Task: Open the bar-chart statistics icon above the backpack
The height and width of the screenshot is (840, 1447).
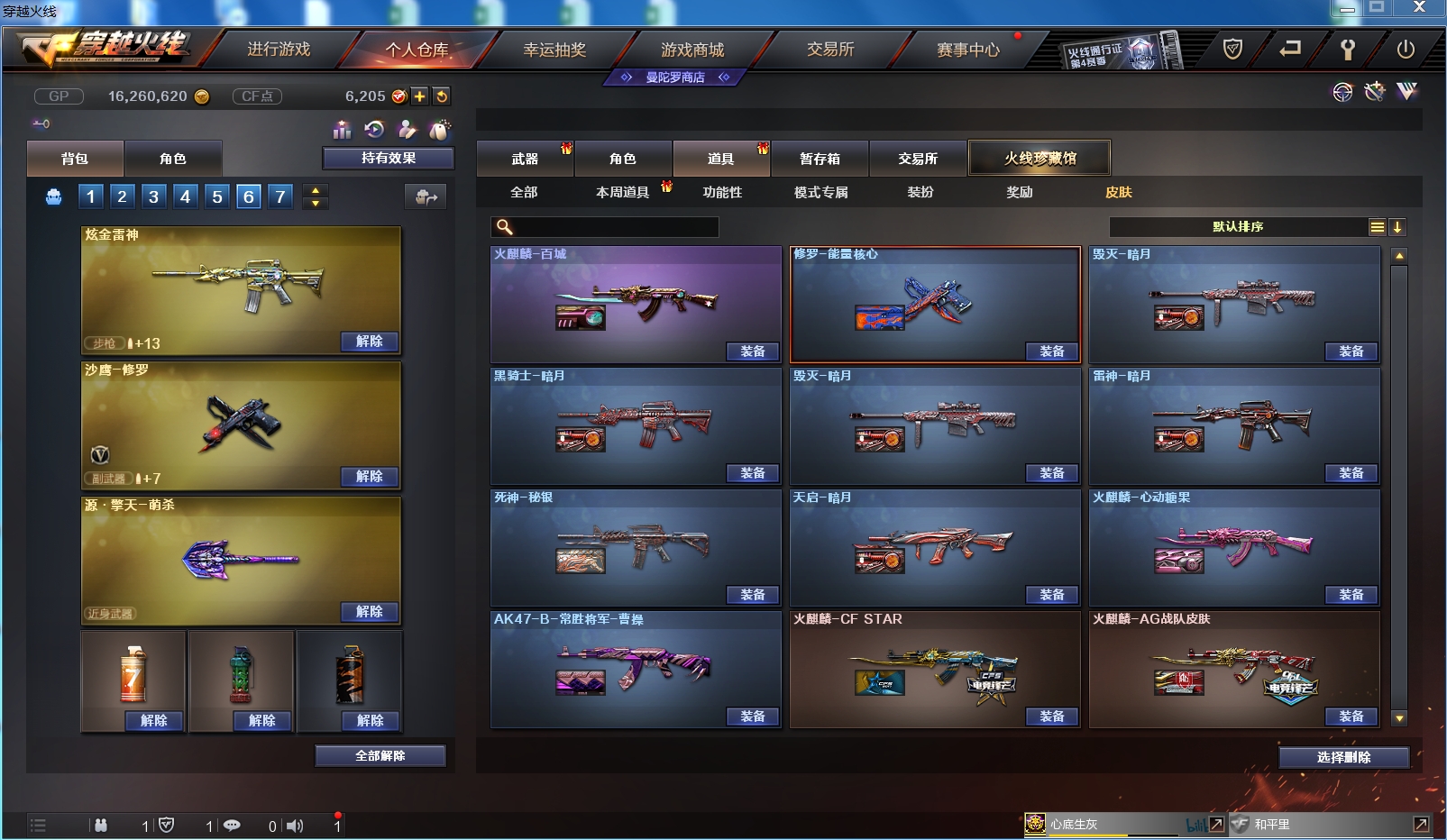Action: pyautogui.click(x=342, y=131)
